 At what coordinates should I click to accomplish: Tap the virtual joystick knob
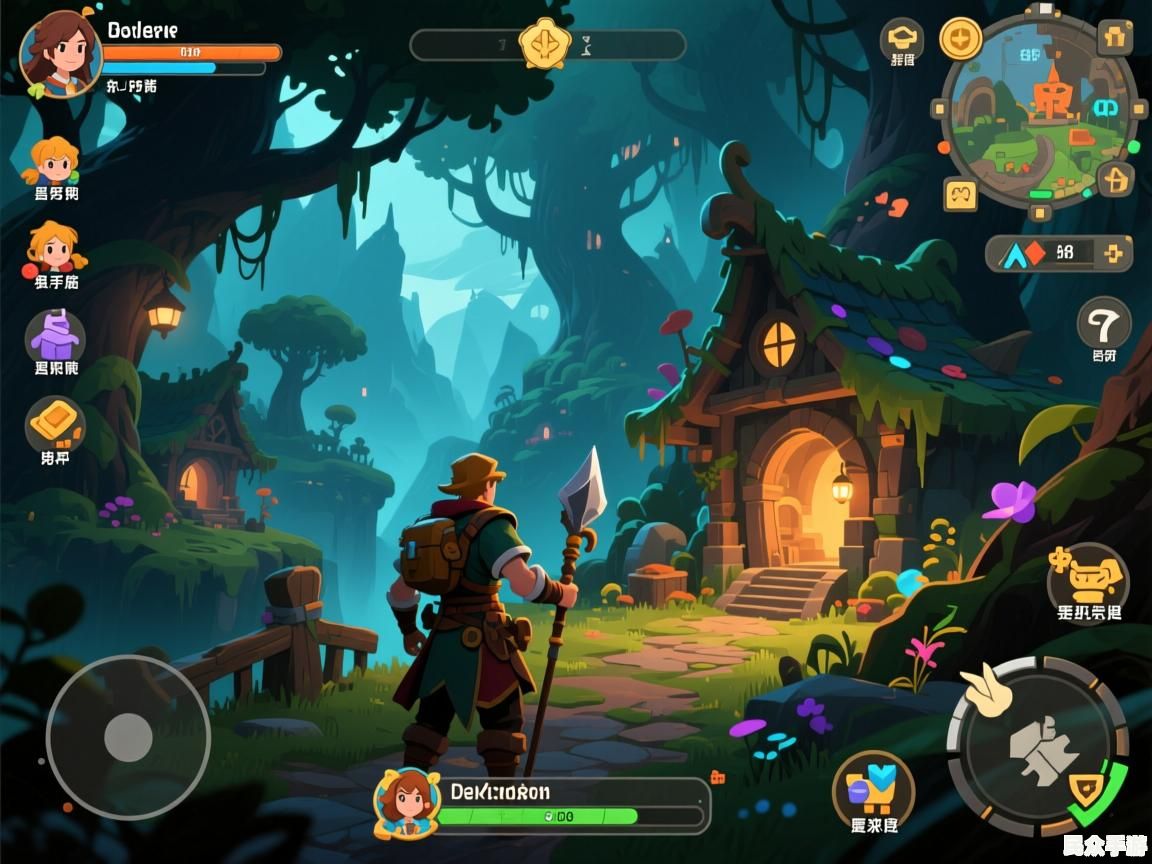(128, 737)
